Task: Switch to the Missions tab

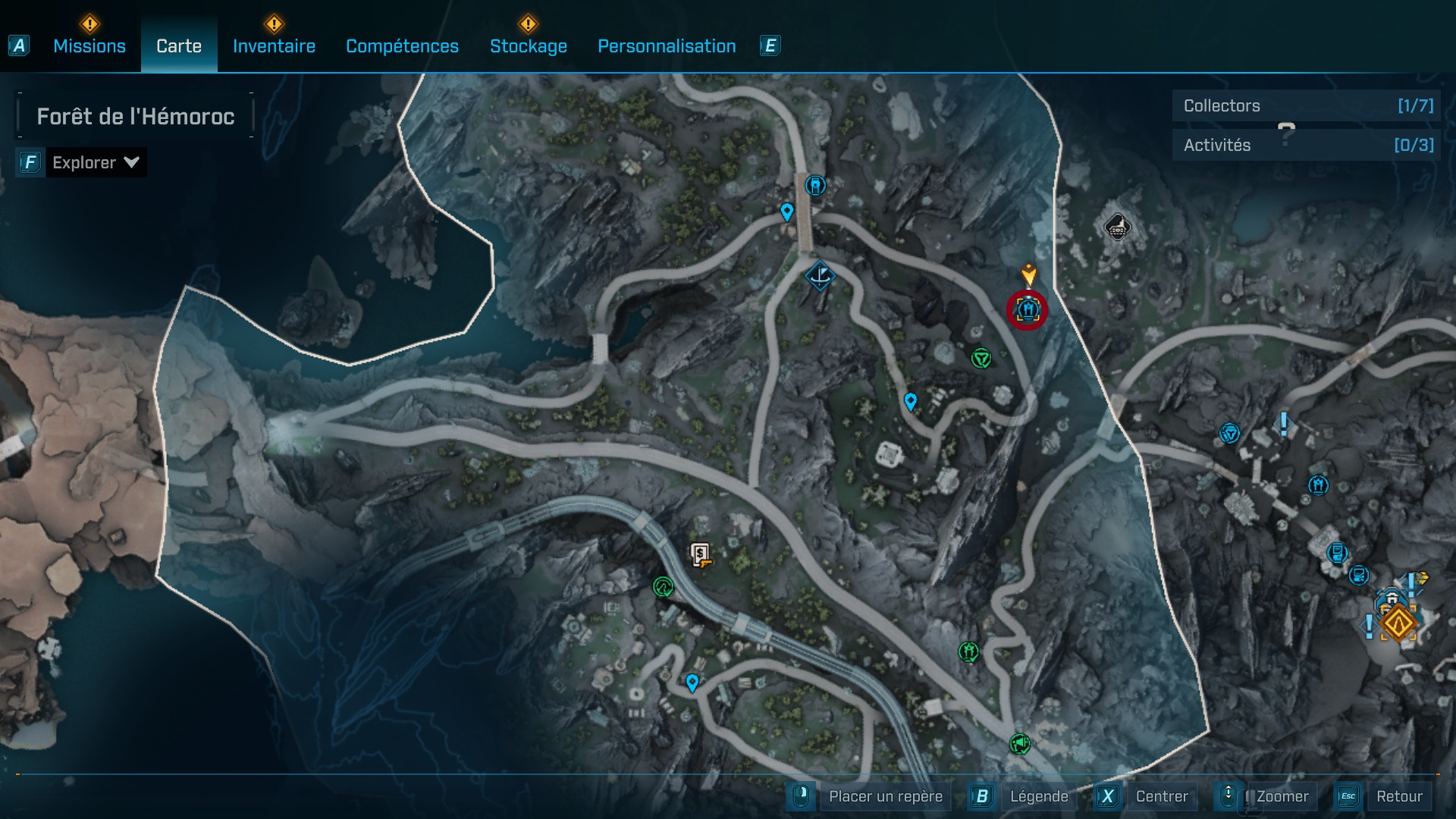Action: pos(89,46)
